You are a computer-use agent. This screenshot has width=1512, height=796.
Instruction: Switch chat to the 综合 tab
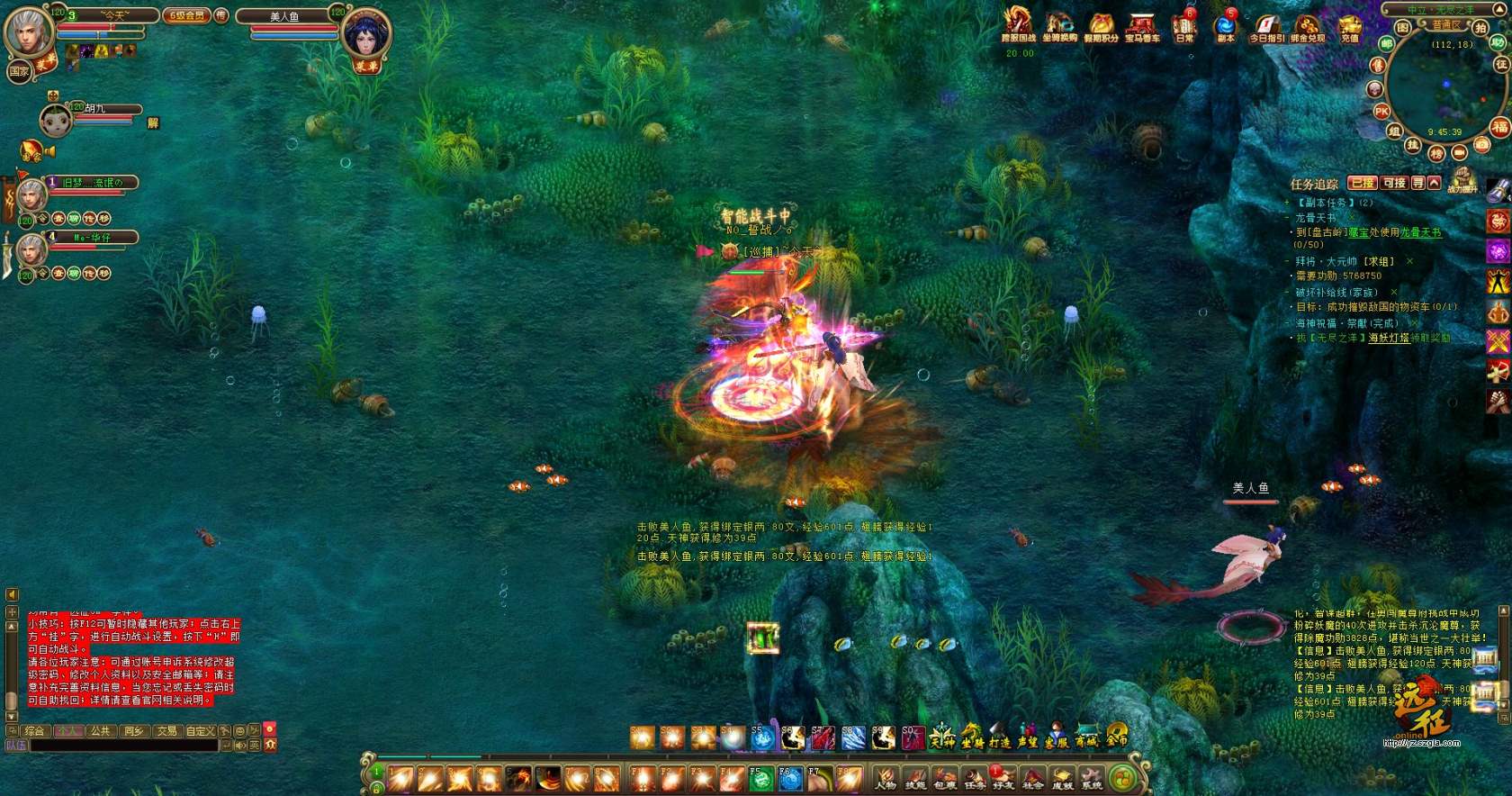coord(34,731)
